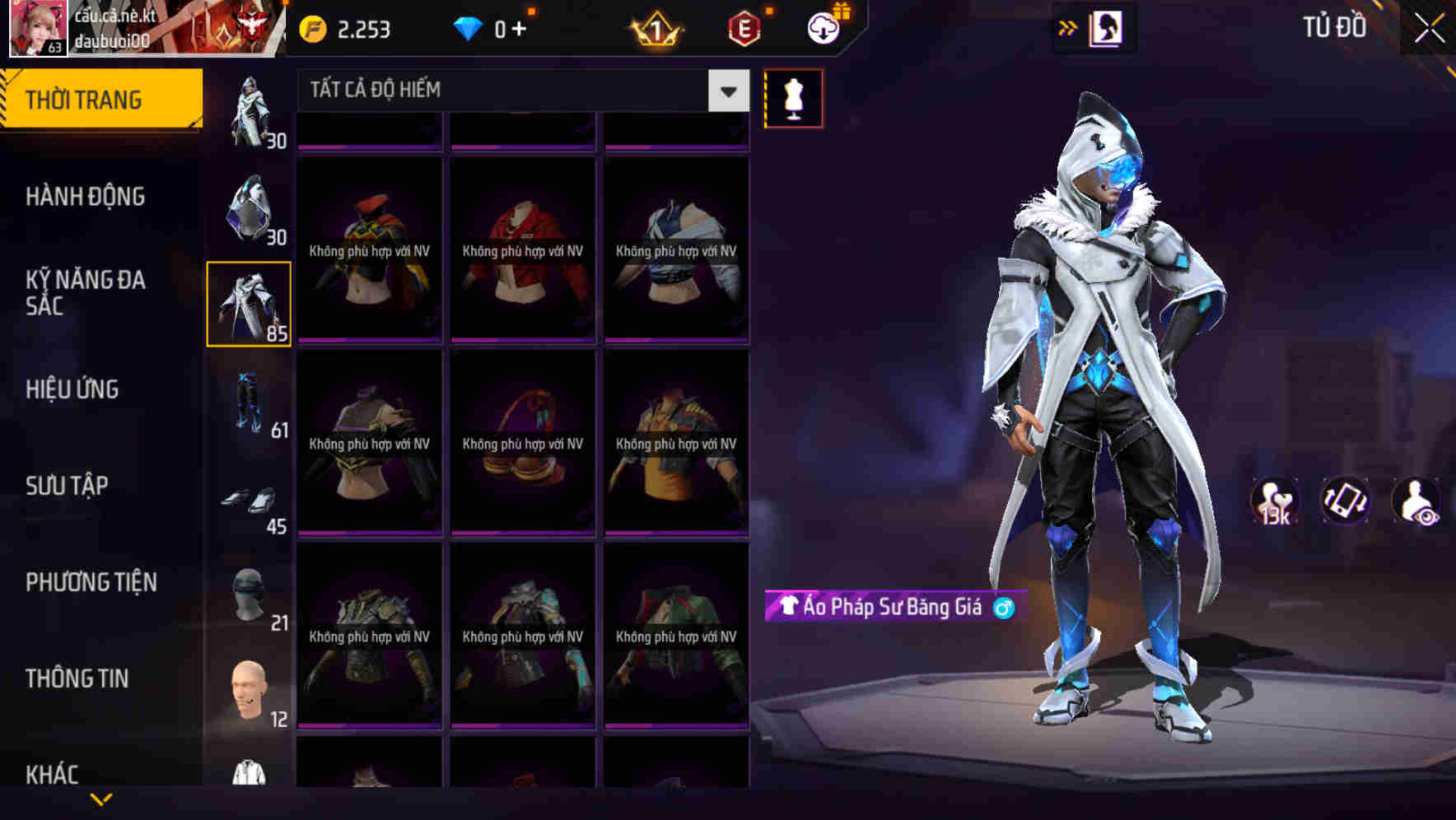Click the 13k likes icon
The image size is (1456, 820).
pyautogui.click(x=1274, y=501)
